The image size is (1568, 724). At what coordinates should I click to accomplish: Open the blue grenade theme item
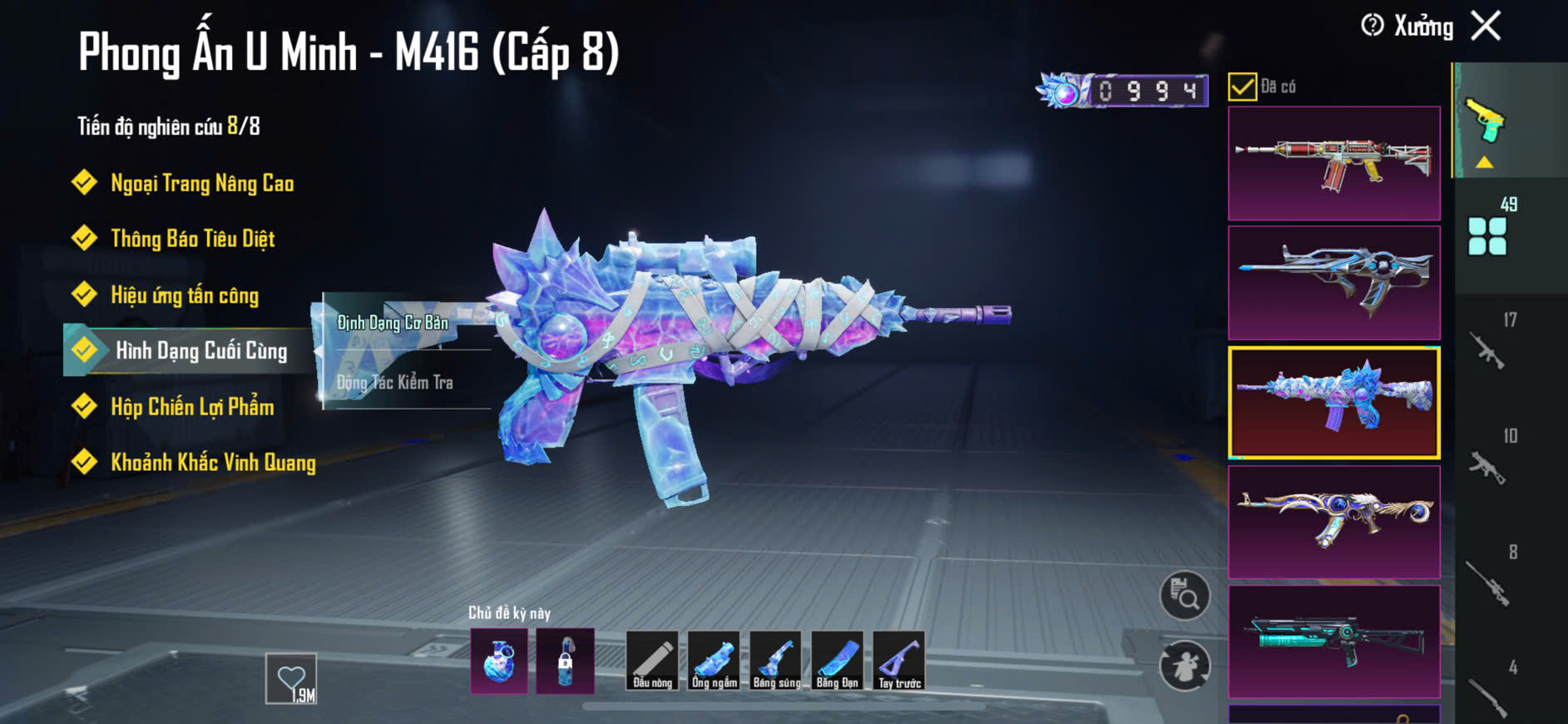499,661
